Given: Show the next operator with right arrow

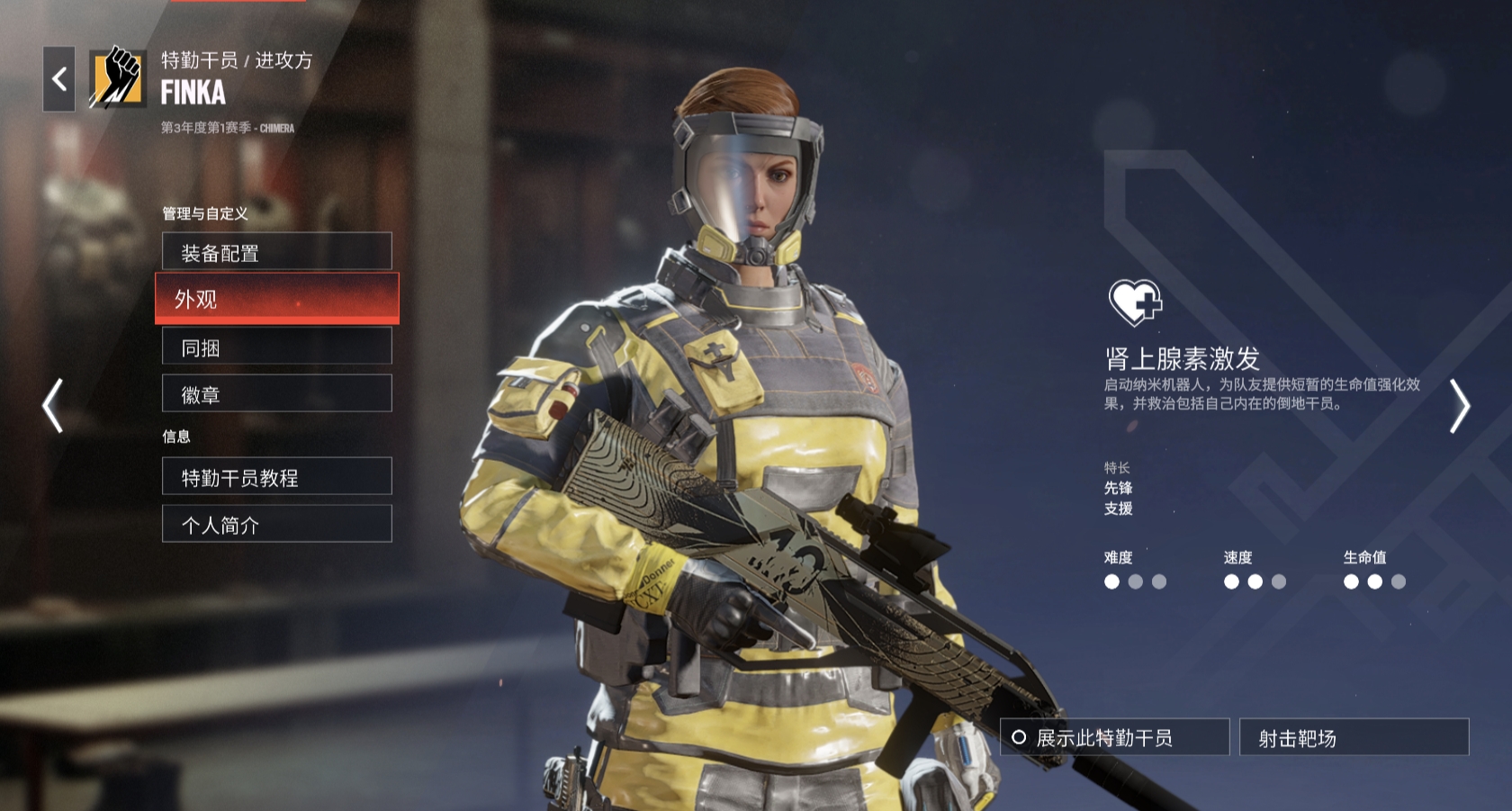Looking at the screenshot, I should pos(1459,406).
